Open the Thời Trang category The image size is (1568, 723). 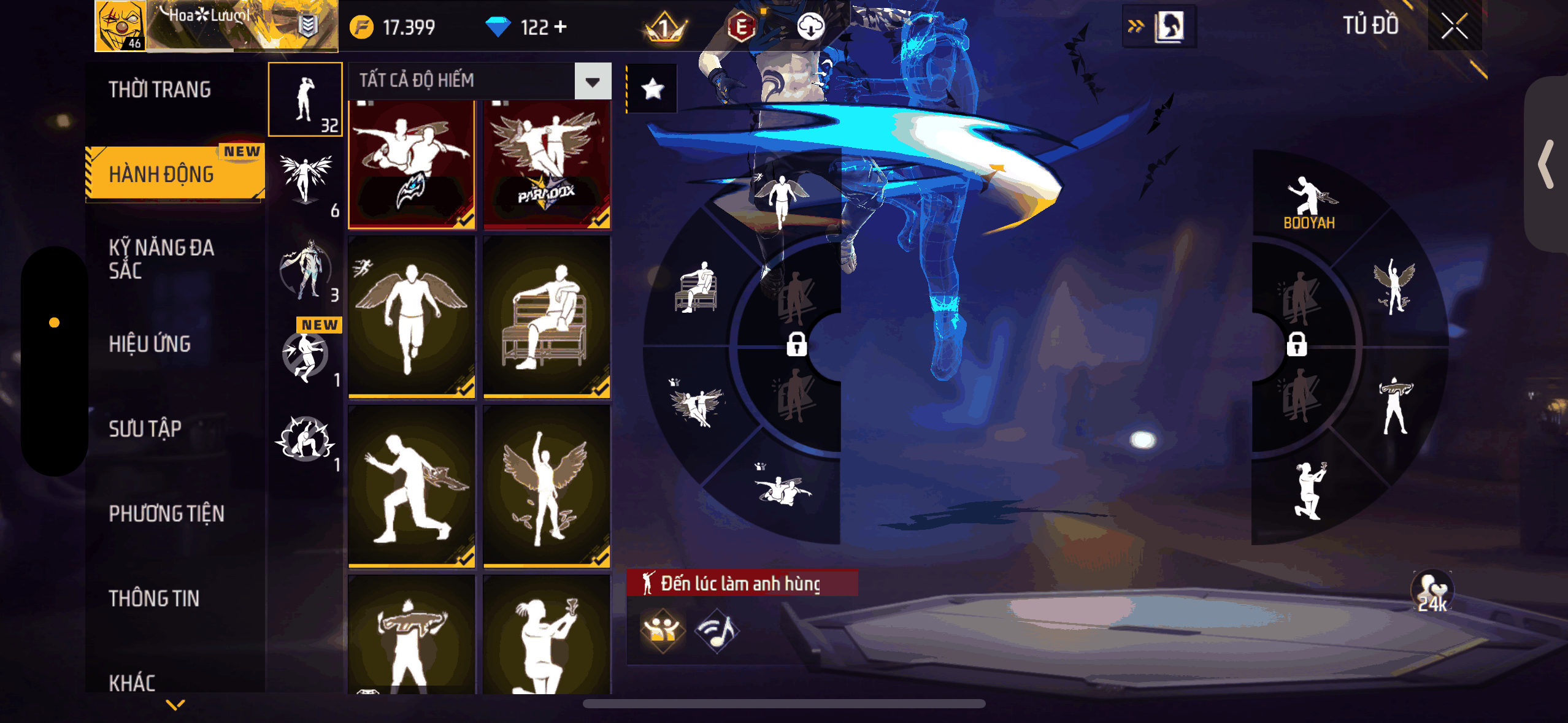(159, 90)
